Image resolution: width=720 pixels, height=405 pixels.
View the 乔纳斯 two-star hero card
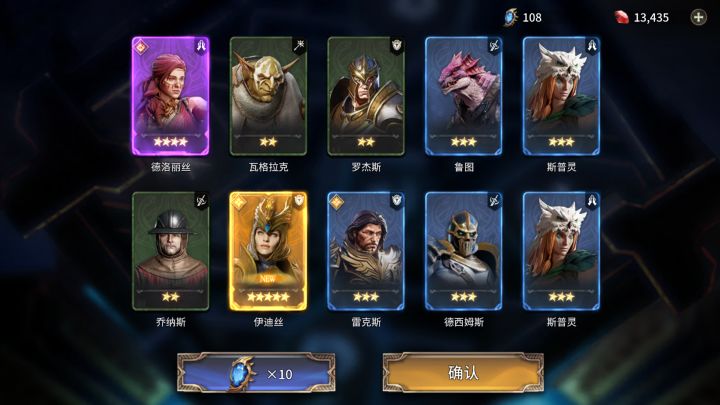pyautogui.click(x=170, y=251)
